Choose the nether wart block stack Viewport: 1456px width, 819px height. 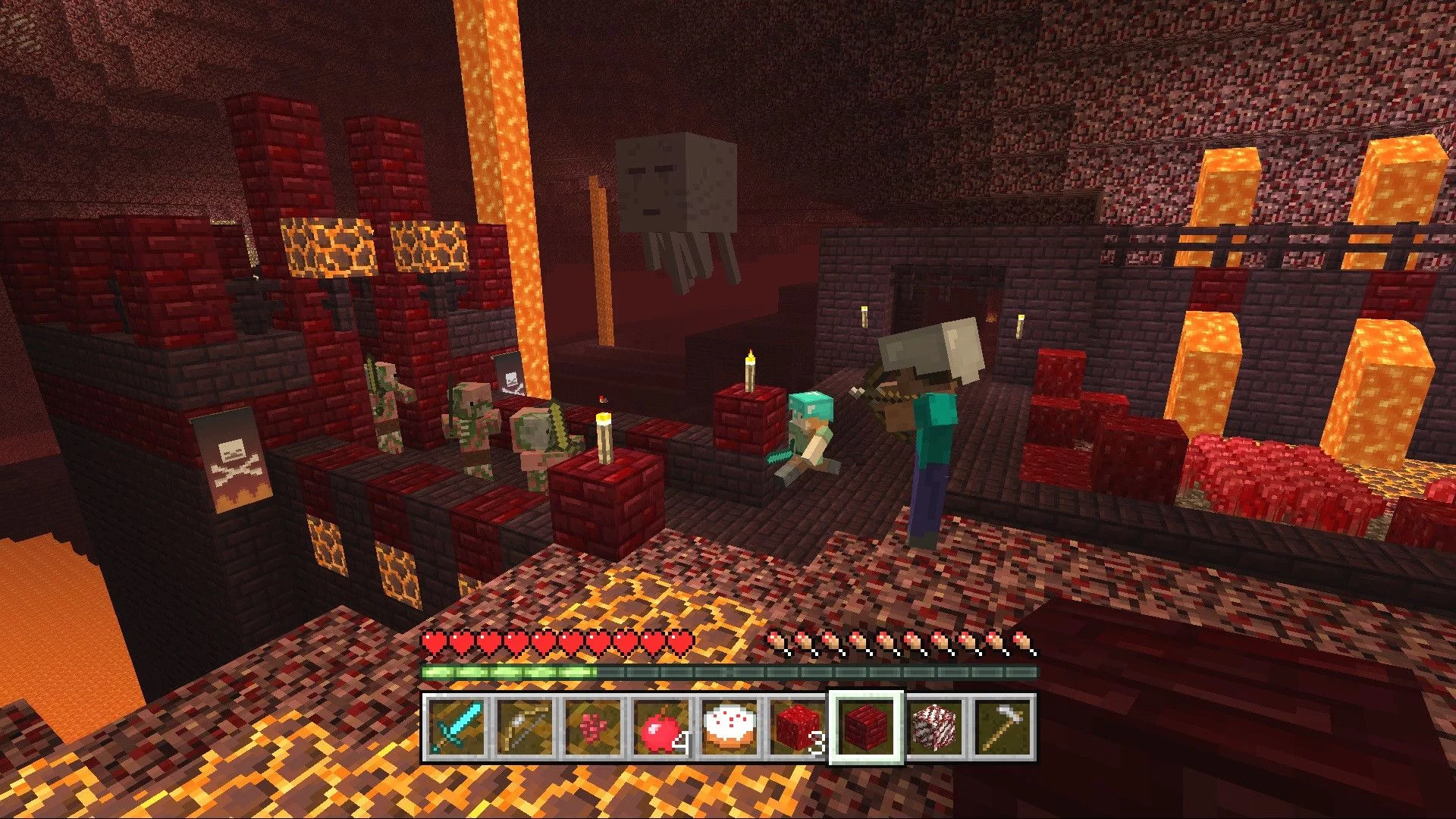point(798,726)
